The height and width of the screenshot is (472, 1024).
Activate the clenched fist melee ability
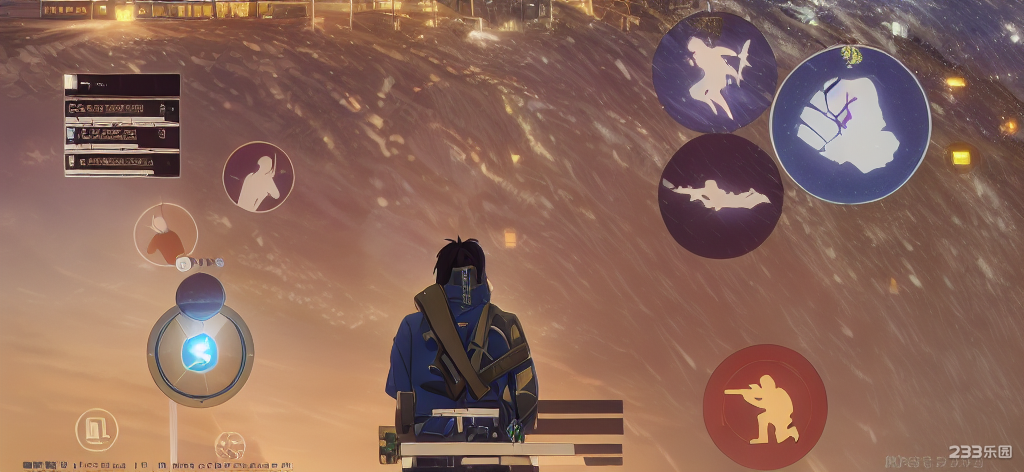[849, 124]
